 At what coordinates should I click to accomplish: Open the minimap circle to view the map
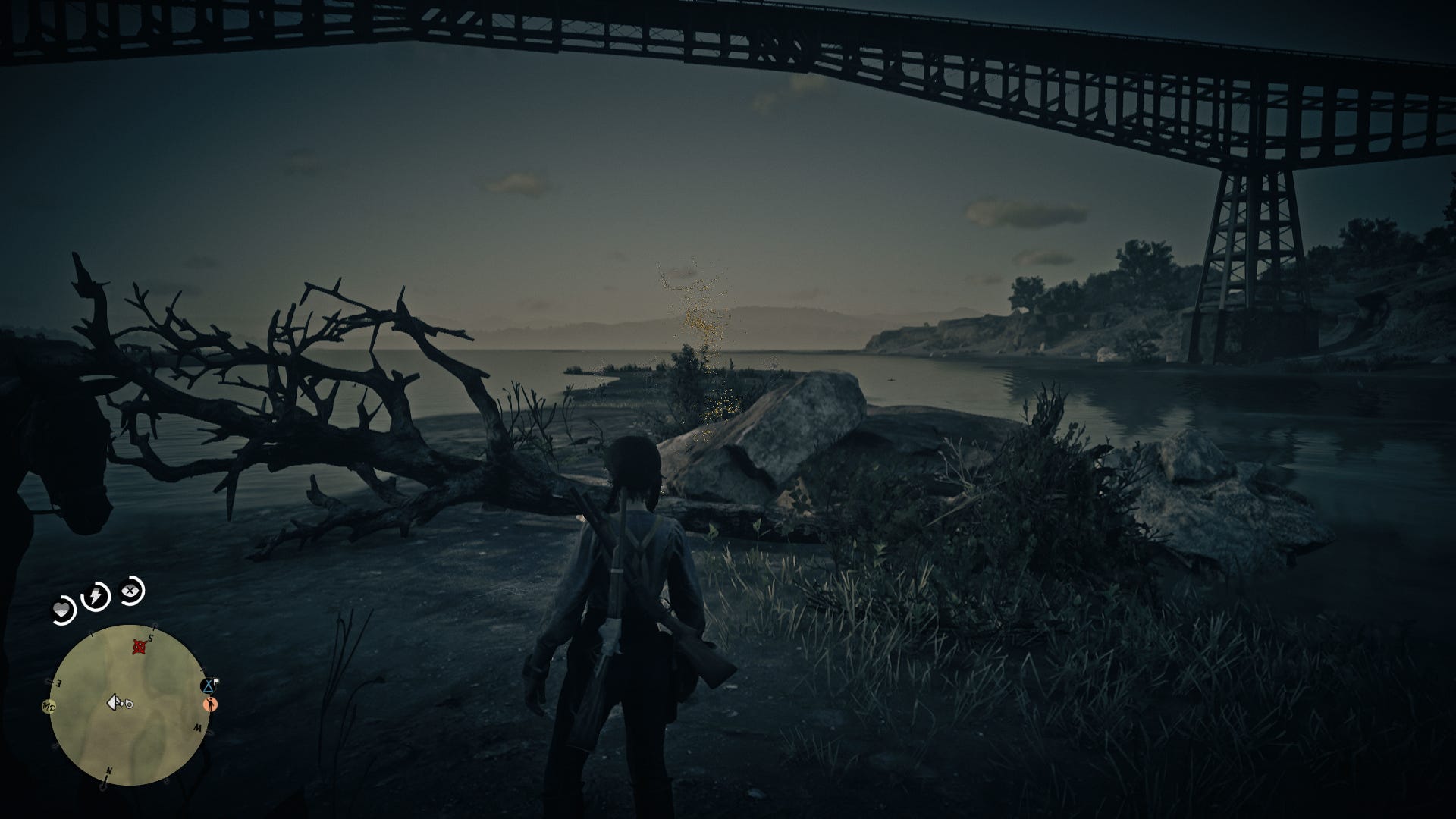tap(131, 707)
